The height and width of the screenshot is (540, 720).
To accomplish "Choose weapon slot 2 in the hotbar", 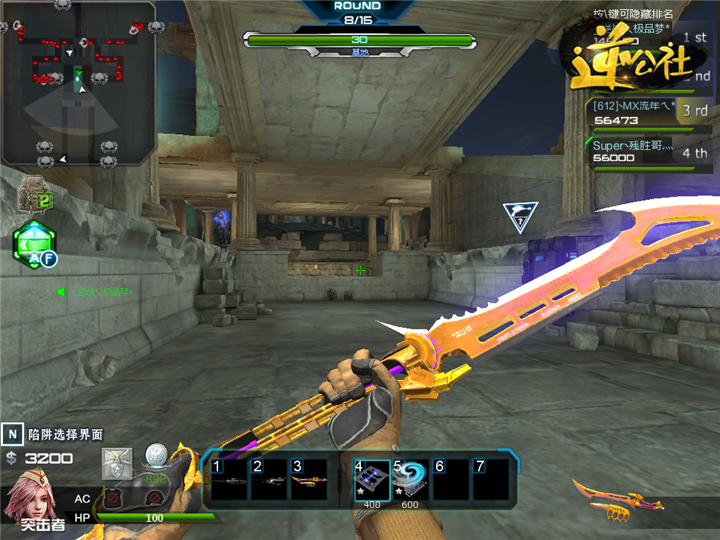I will [x=268, y=480].
